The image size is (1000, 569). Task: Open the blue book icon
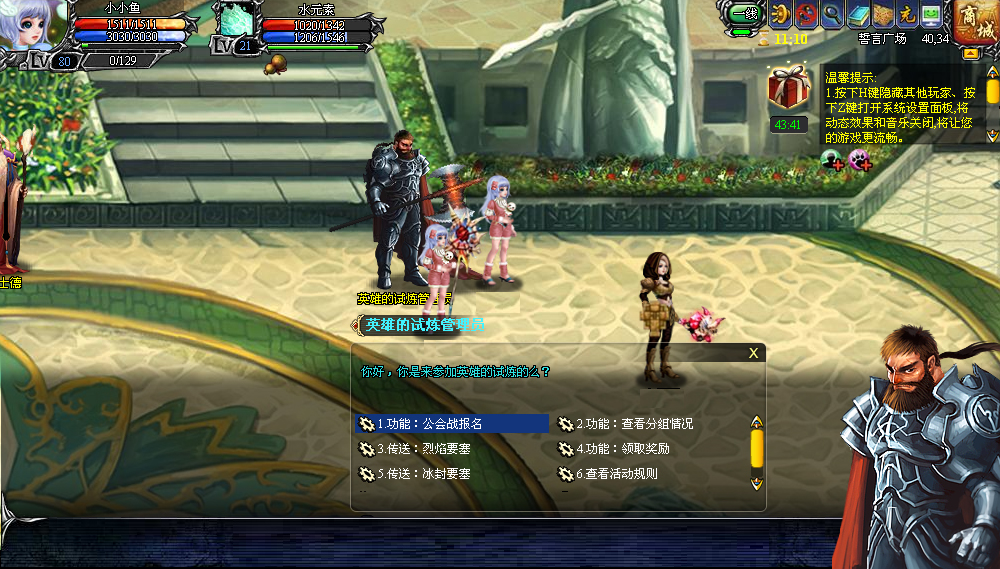[x=857, y=14]
